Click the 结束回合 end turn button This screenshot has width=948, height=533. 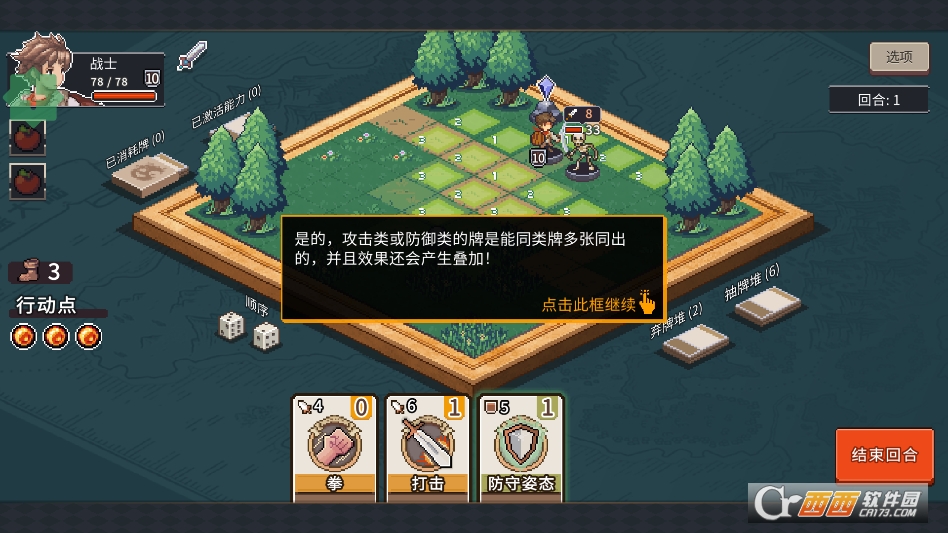pos(884,455)
